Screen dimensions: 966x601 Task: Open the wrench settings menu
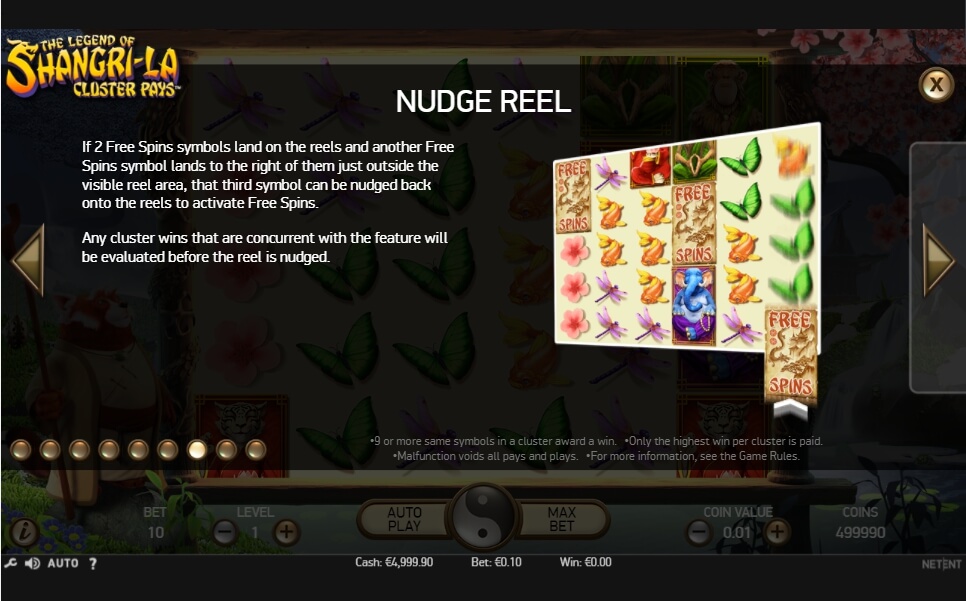pyautogui.click(x=11, y=563)
